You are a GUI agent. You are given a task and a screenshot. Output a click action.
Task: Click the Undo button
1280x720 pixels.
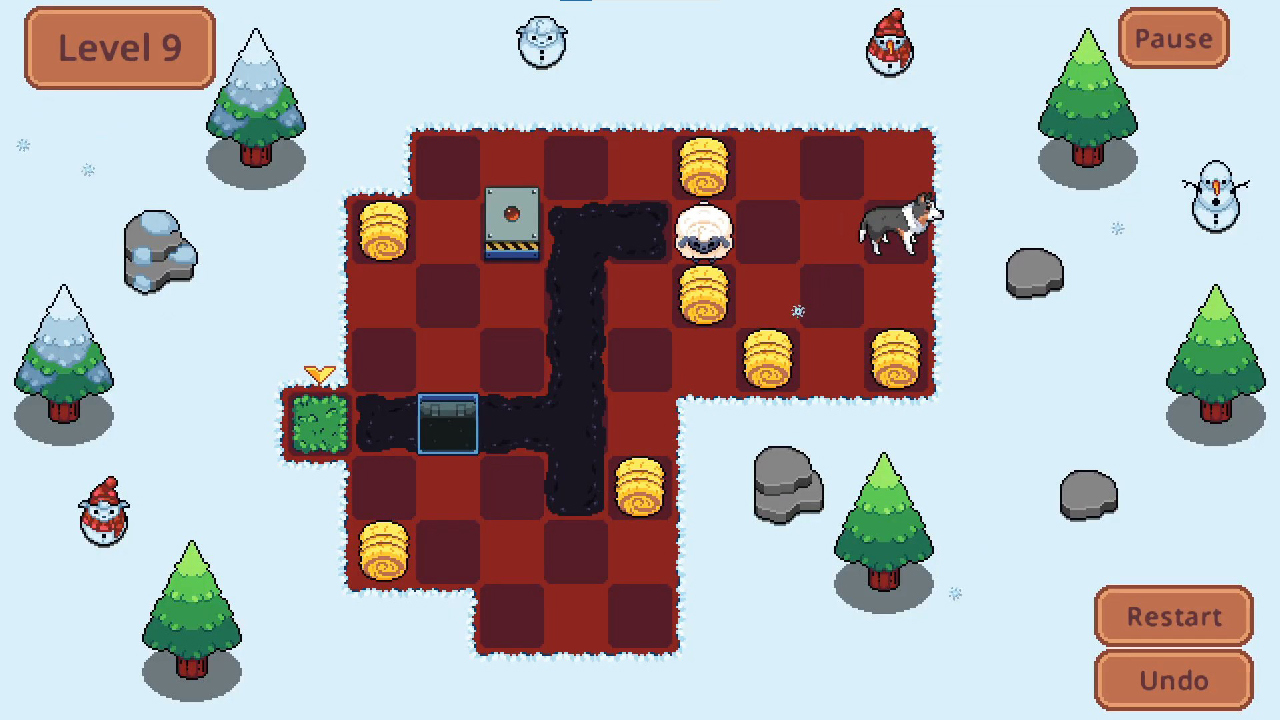coord(1172,680)
